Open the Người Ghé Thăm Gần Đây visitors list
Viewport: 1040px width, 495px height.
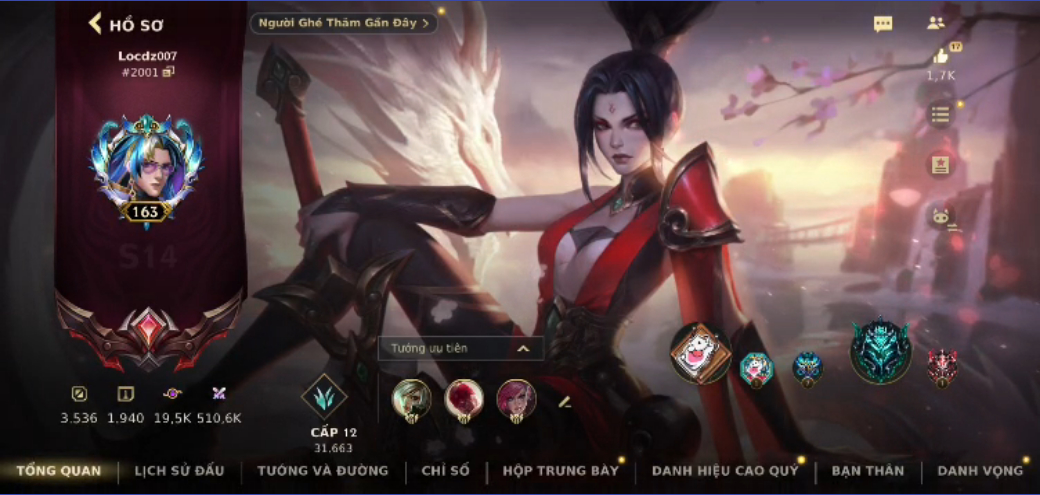(x=343, y=23)
